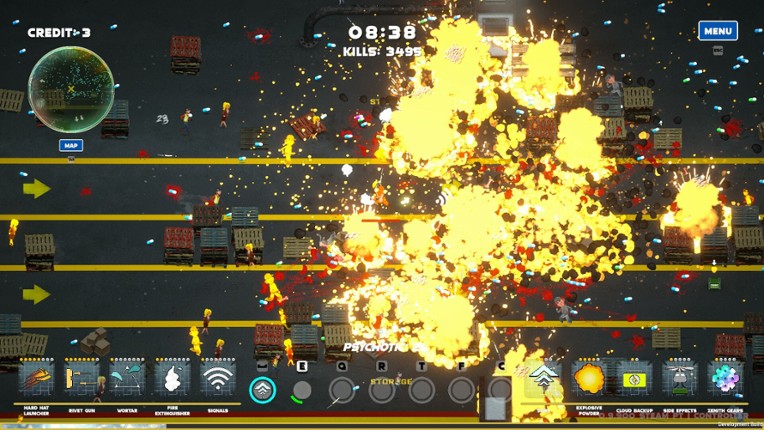Choose the Cloud Backup item
This screenshot has width=764, height=430.
tap(634, 379)
